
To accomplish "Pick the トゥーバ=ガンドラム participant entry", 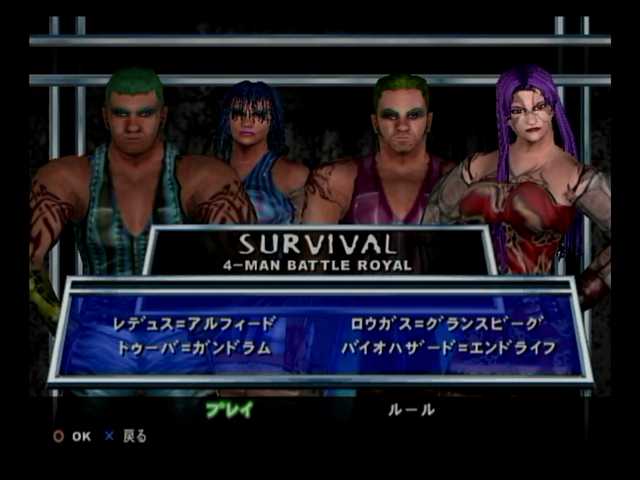I will [200, 347].
